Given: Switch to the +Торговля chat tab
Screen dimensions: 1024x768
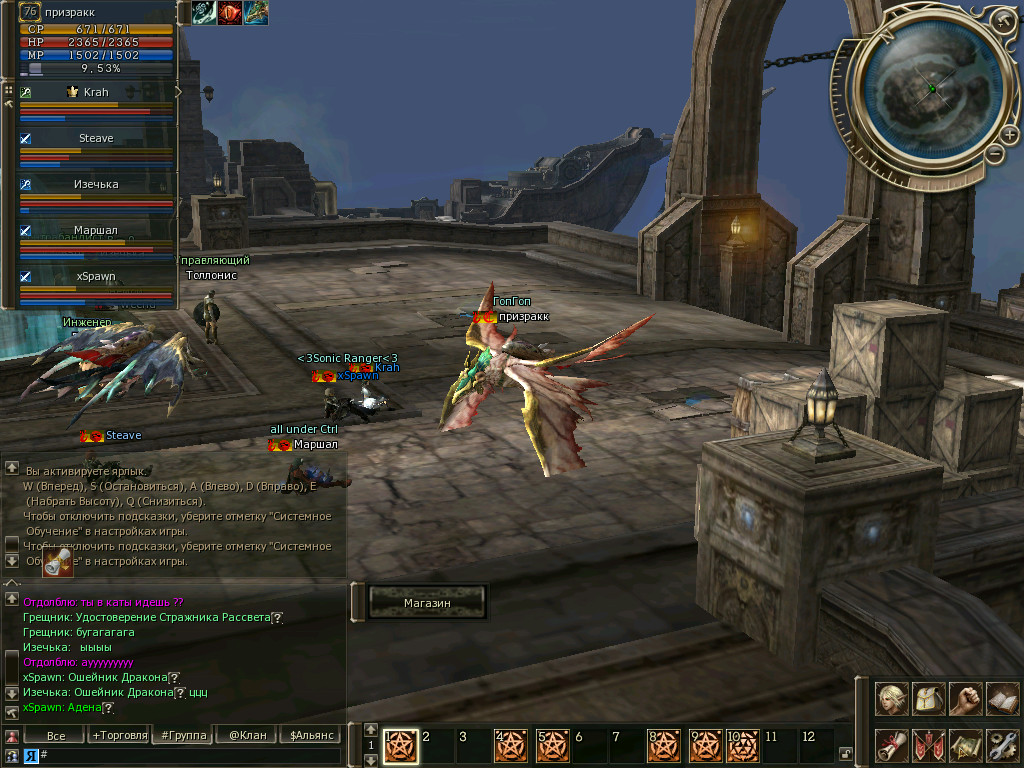Looking at the screenshot, I should (119, 735).
